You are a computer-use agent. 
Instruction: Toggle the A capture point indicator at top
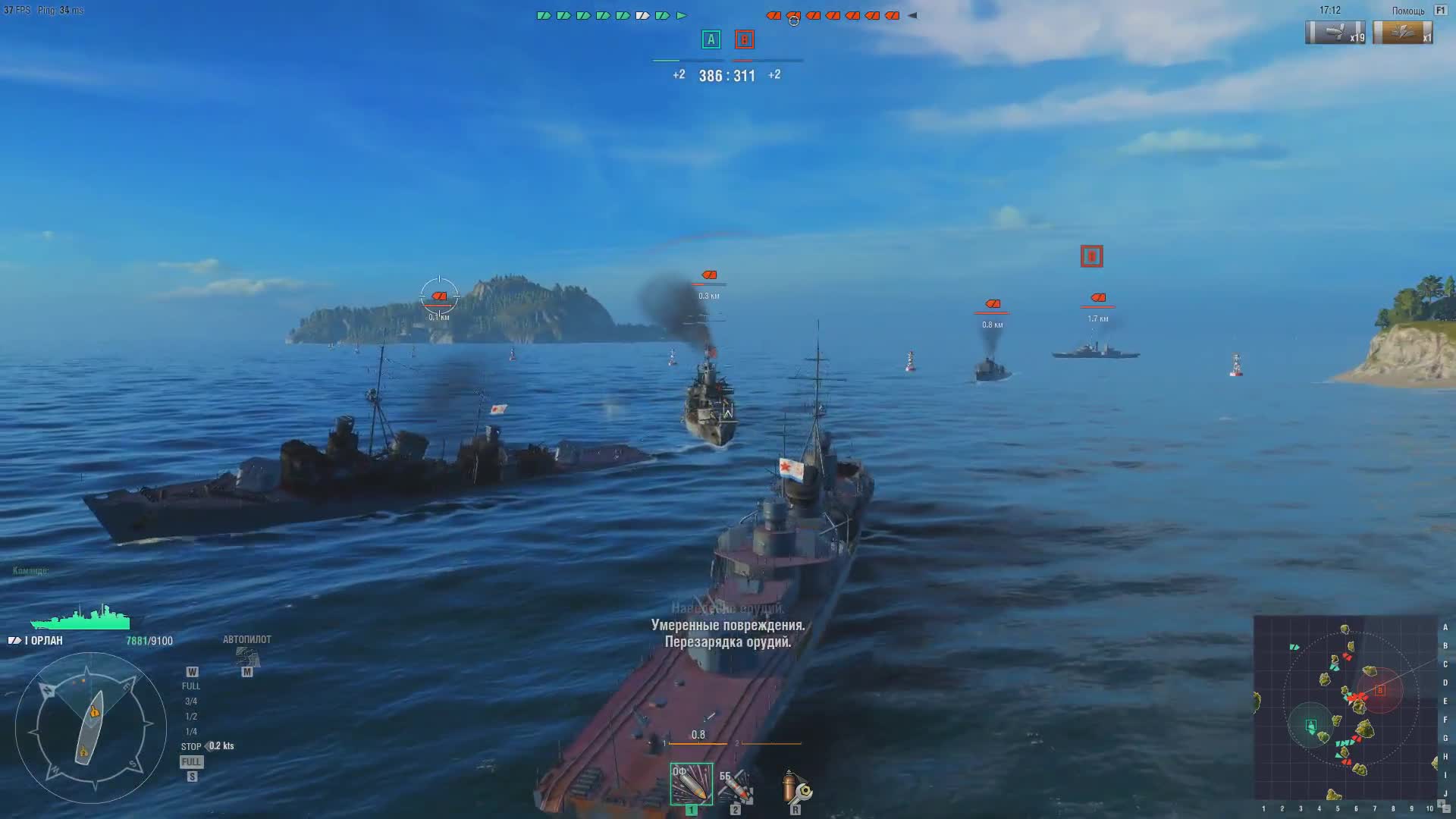point(711,39)
